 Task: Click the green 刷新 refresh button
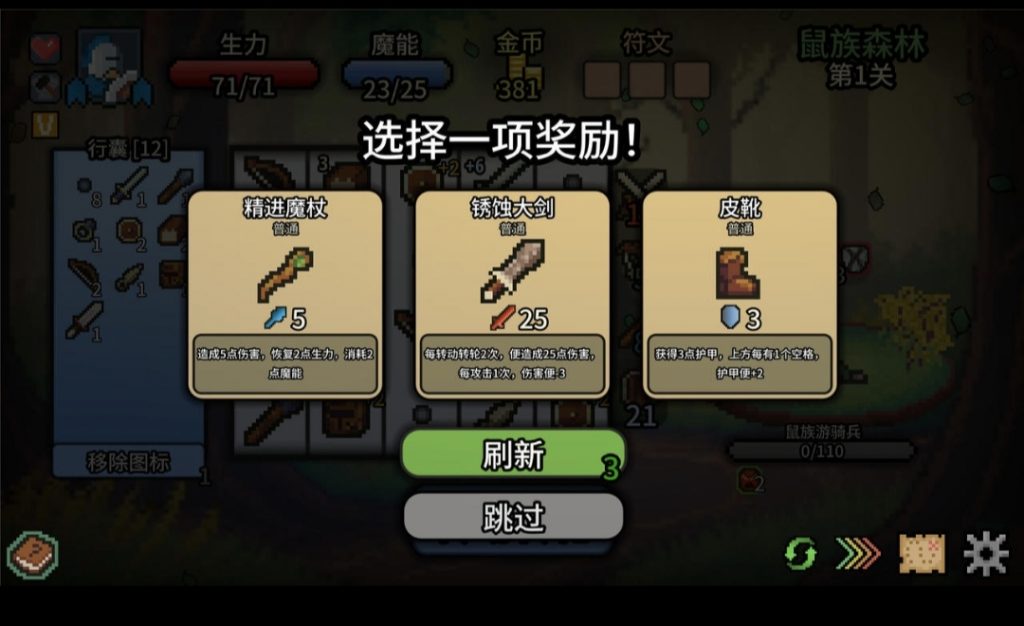513,455
